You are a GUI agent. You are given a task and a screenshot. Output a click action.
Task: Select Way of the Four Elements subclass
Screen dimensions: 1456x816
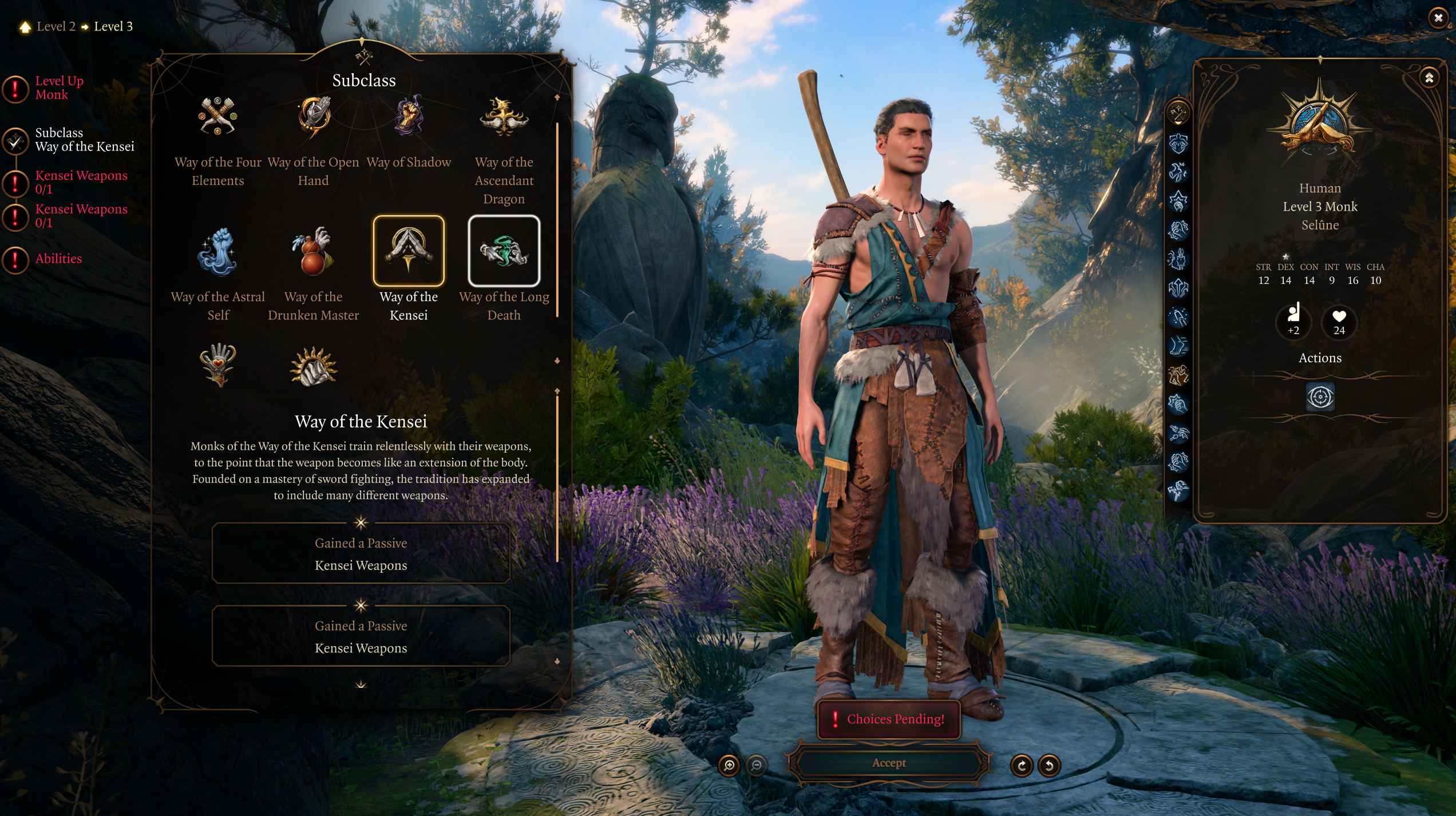(217, 117)
